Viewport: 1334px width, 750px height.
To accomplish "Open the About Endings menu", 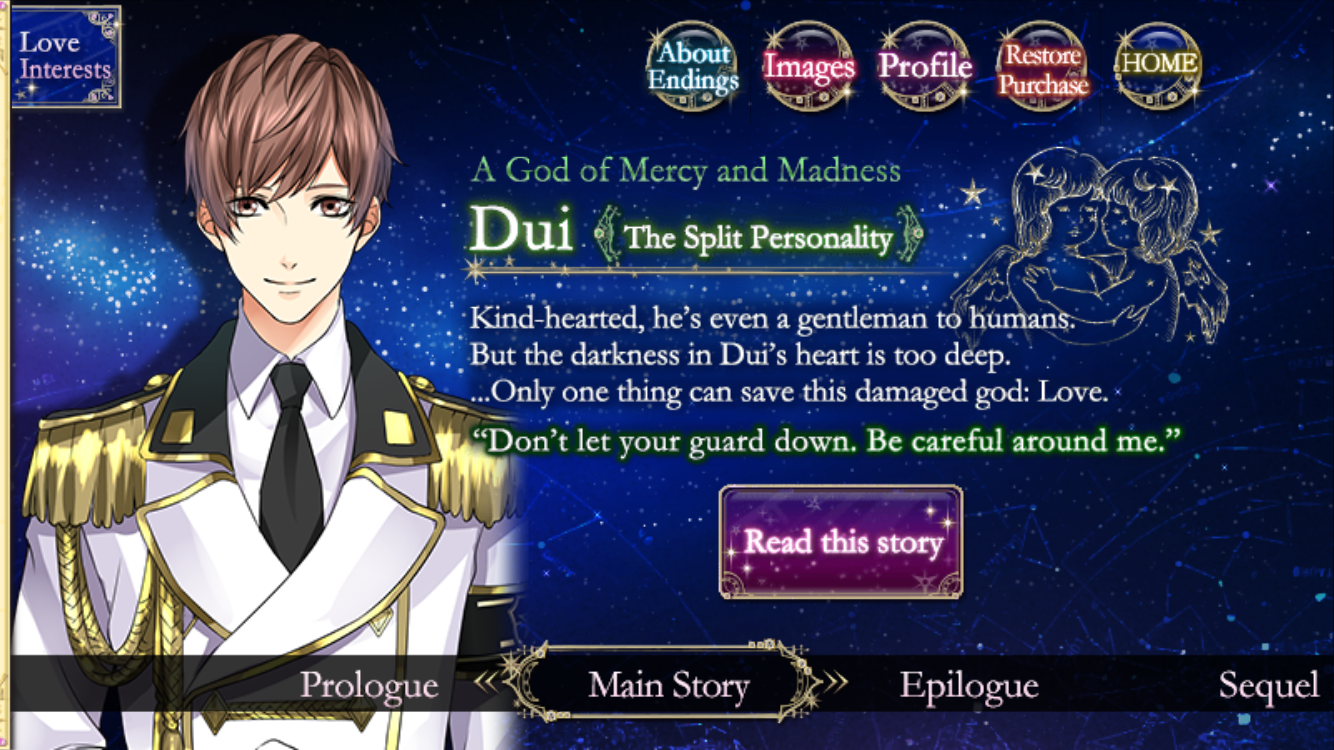I will [x=692, y=66].
